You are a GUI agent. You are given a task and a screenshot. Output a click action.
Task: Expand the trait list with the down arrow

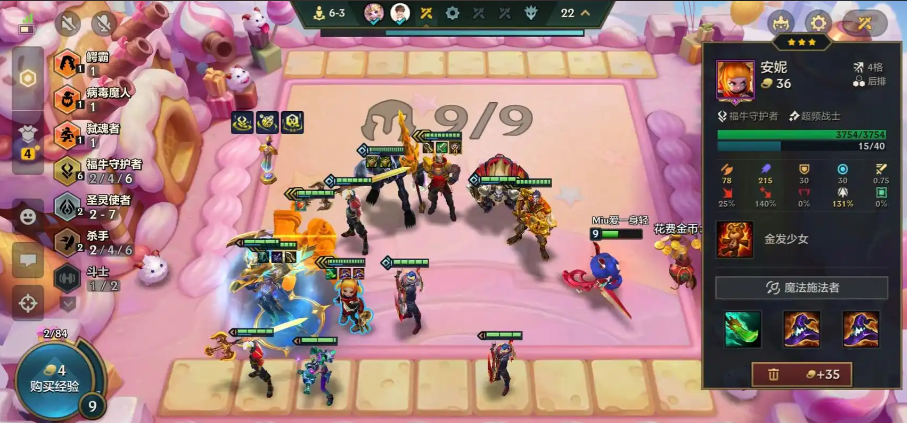(68, 302)
